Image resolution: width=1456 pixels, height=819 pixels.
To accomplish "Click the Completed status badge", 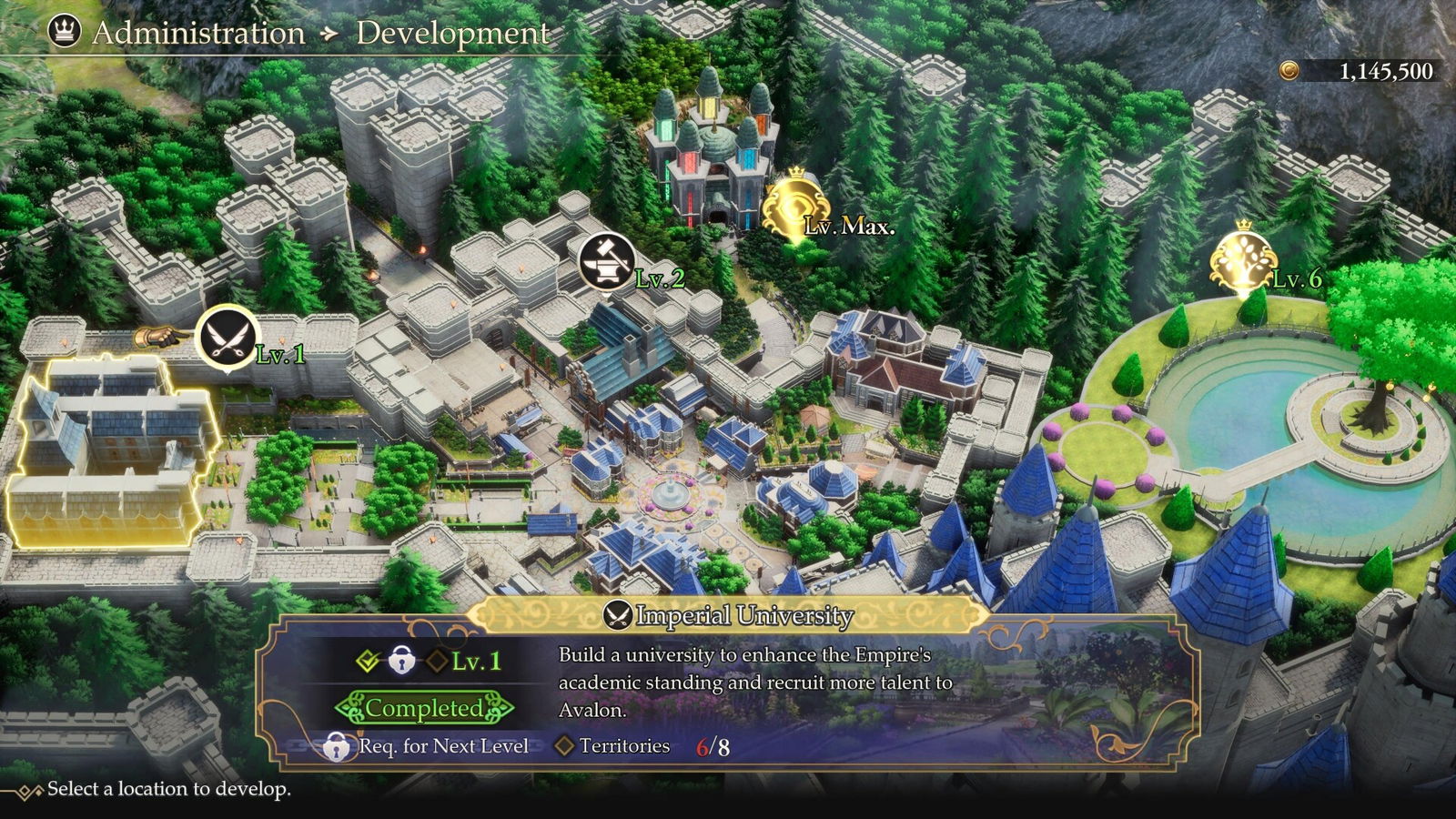I will pyautogui.click(x=424, y=708).
